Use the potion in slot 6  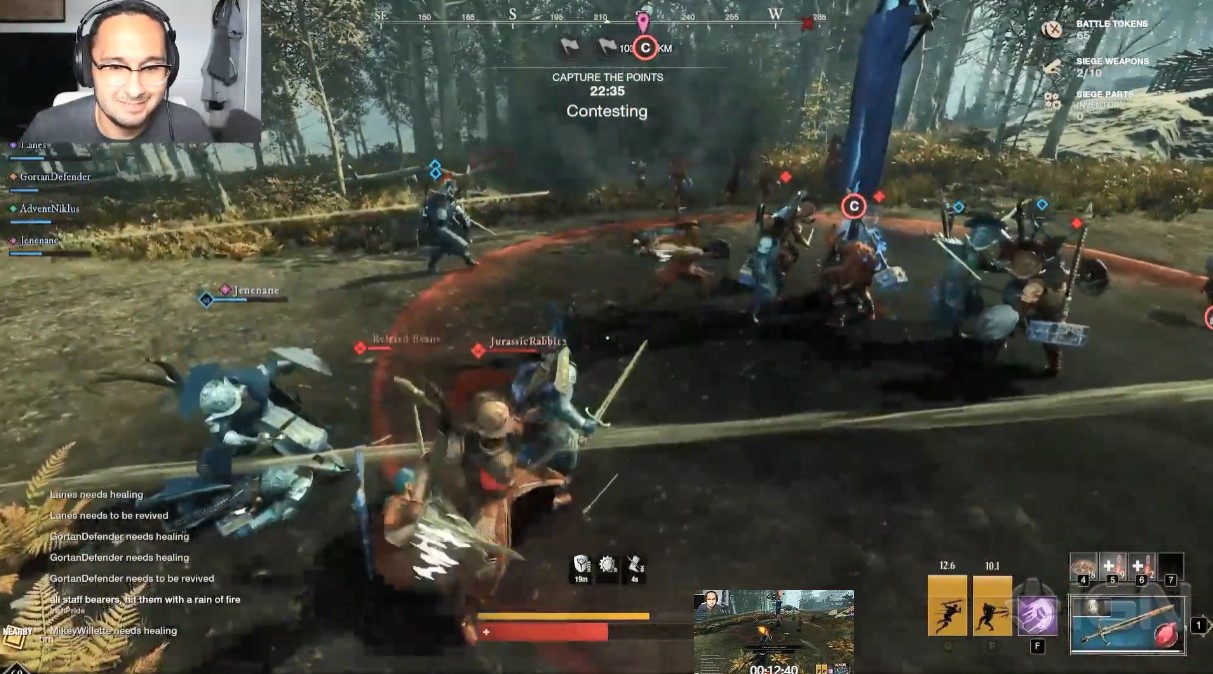point(1141,567)
